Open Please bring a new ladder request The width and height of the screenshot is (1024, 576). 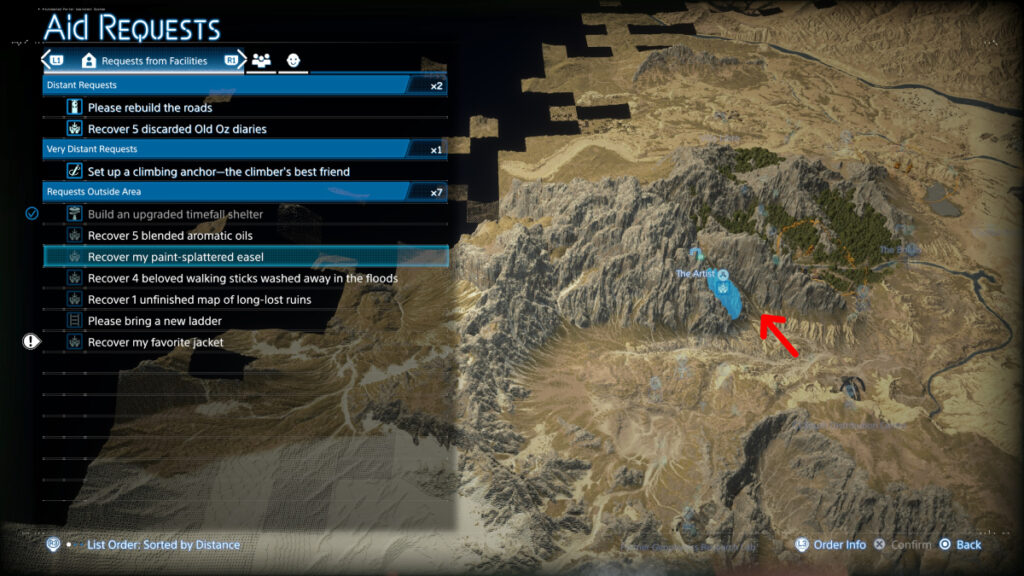pyautogui.click(x=155, y=321)
